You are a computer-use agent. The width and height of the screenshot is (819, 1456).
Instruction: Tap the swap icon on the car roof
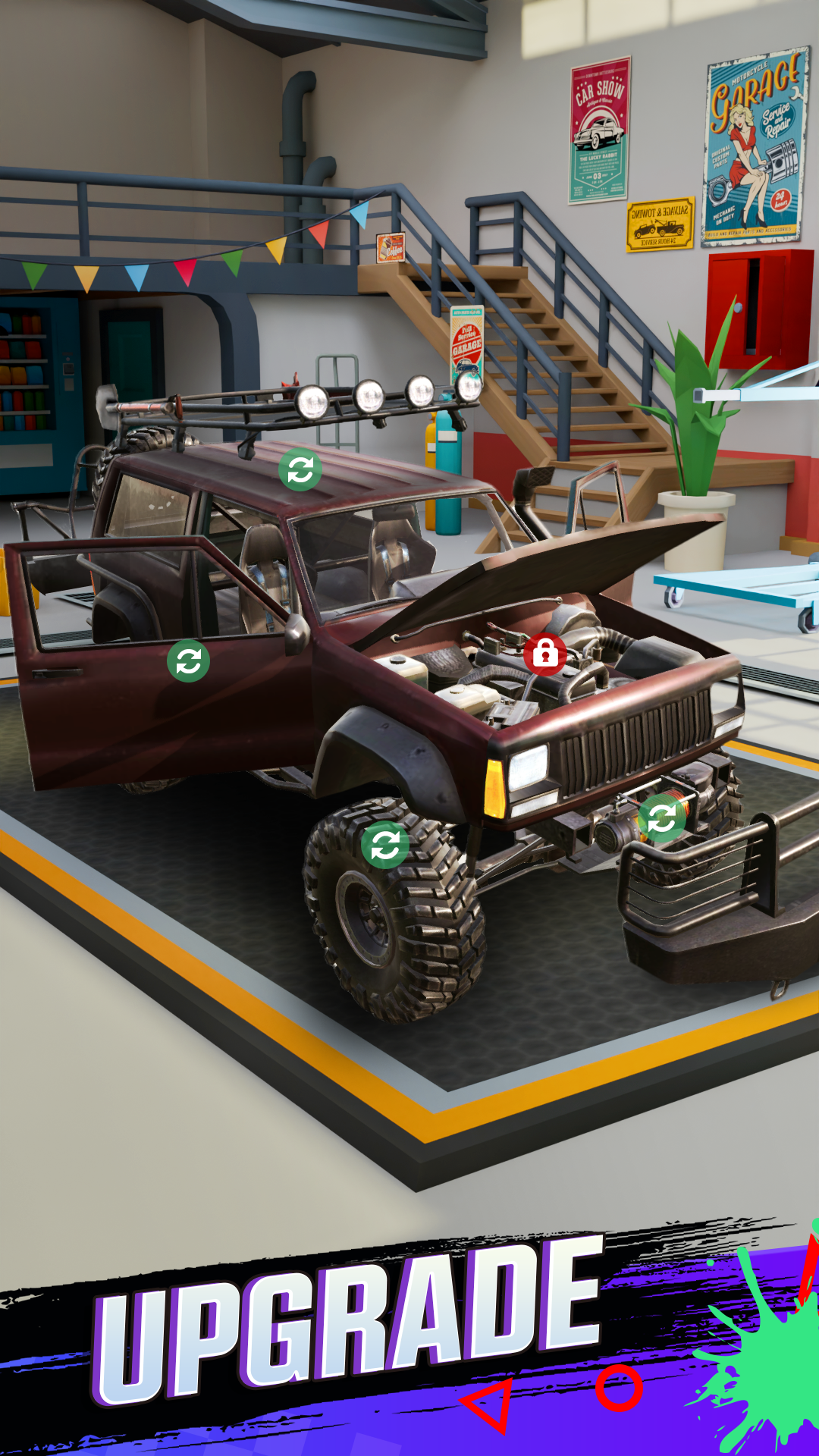[300, 470]
